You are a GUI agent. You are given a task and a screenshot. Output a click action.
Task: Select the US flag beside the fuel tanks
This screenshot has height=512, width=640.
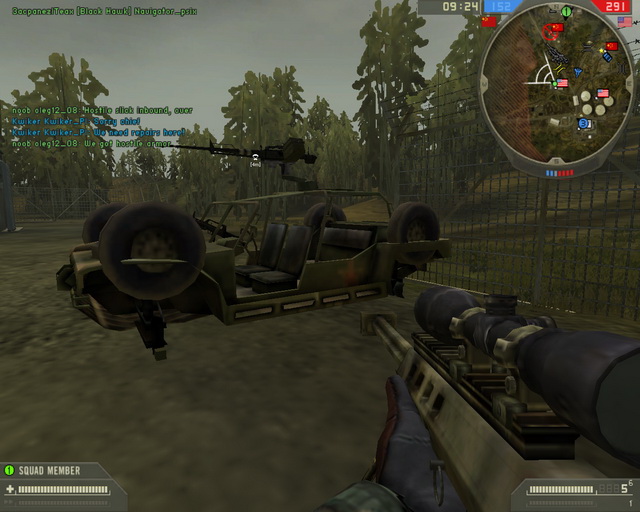click(602, 93)
